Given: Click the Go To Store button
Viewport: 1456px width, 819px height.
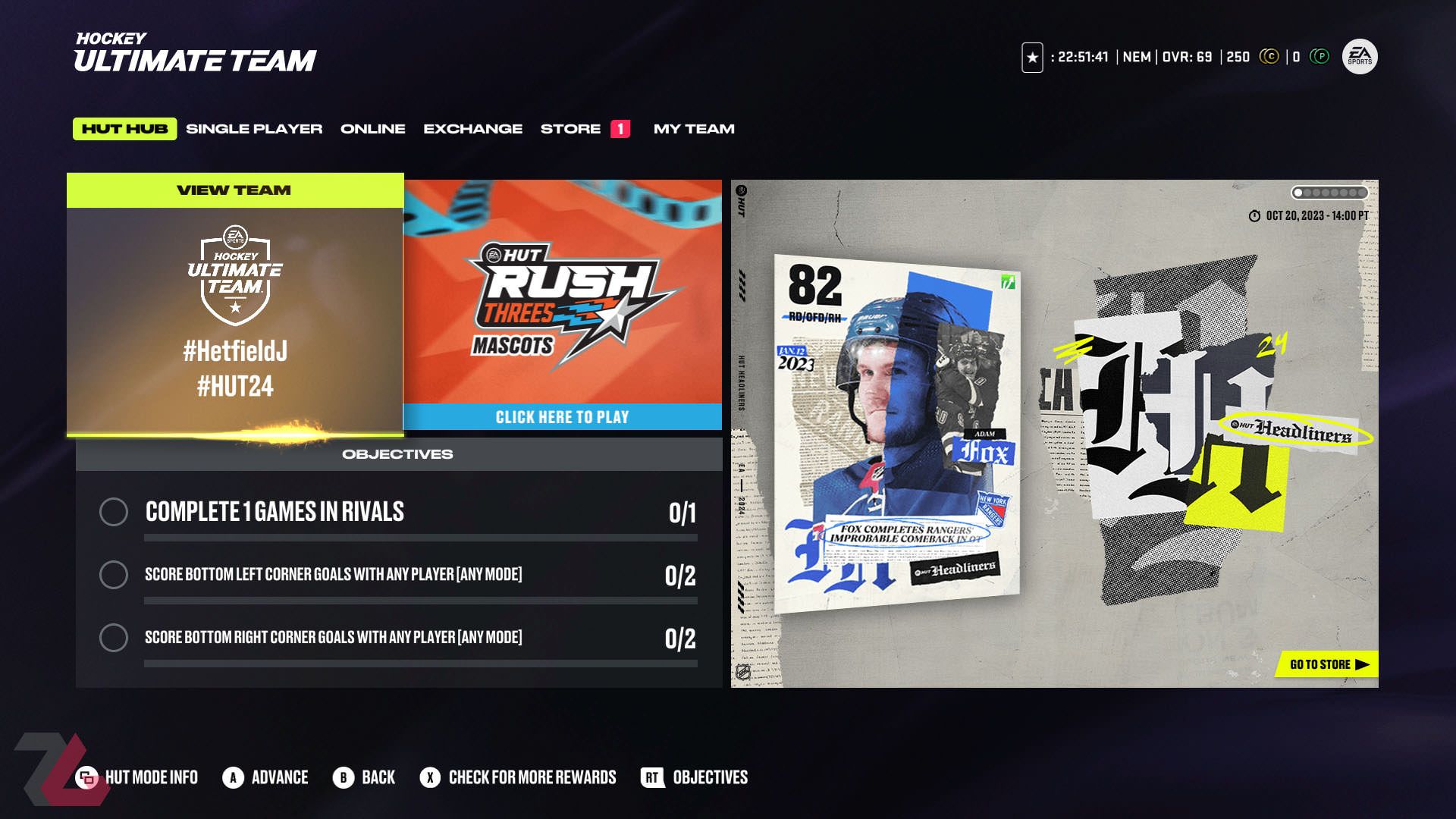Looking at the screenshot, I should point(1328,664).
